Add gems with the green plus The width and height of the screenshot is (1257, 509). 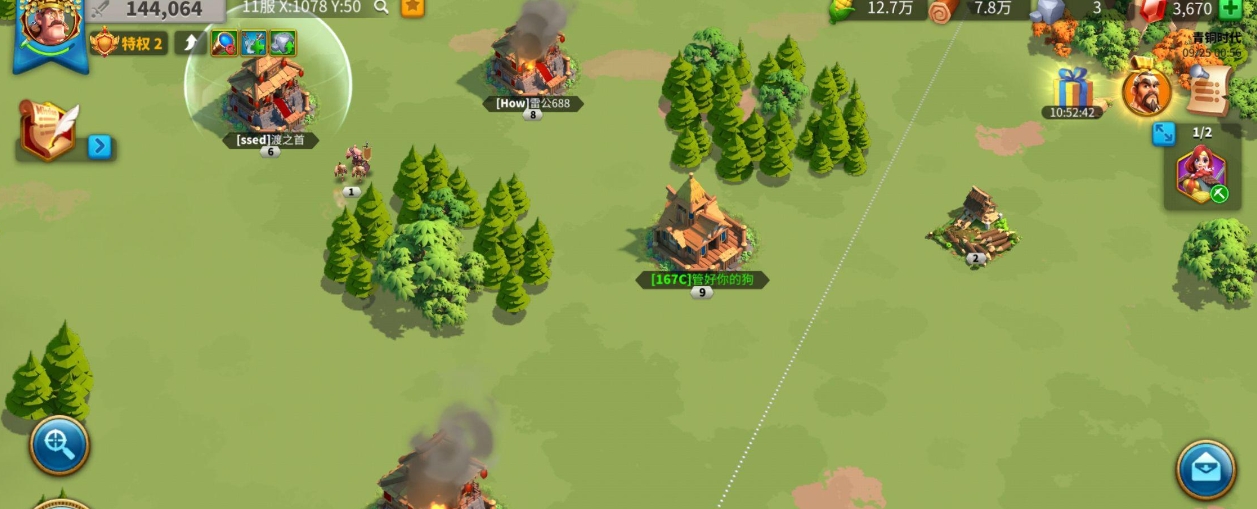1229,8
